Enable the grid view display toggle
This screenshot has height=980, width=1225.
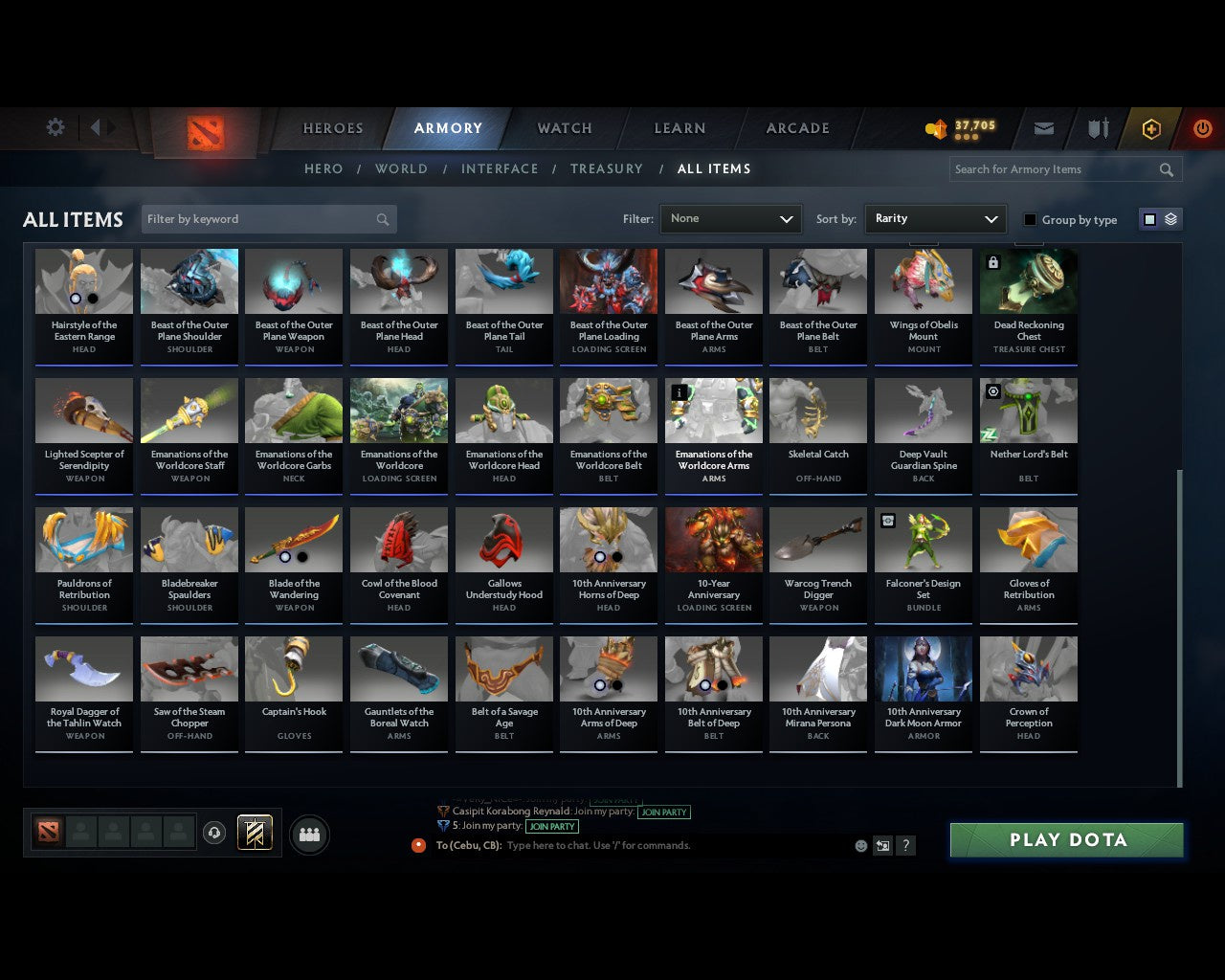coord(1149,219)
